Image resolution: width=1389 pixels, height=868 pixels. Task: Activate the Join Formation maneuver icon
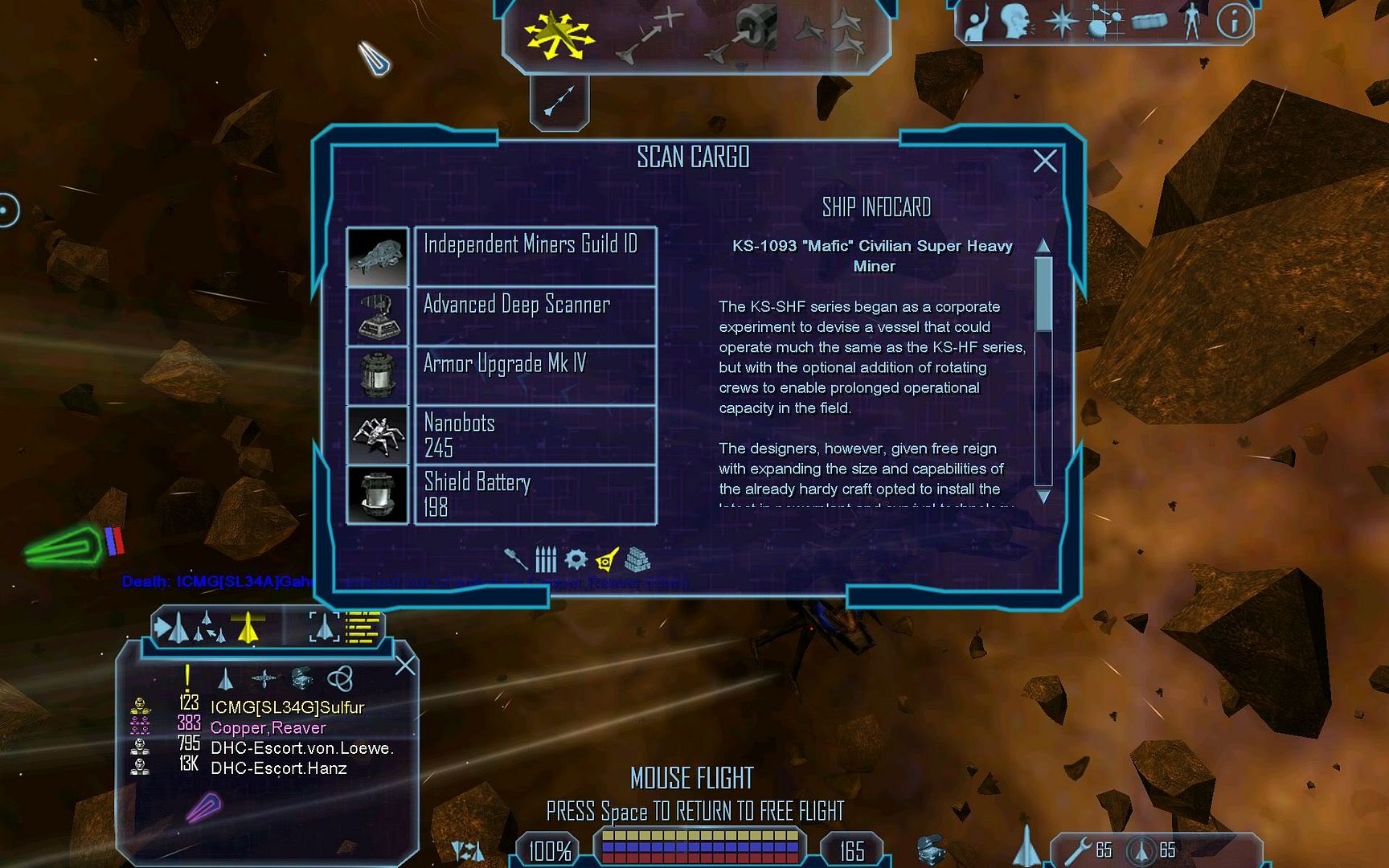pyautogui.click(x=830, y=32)
